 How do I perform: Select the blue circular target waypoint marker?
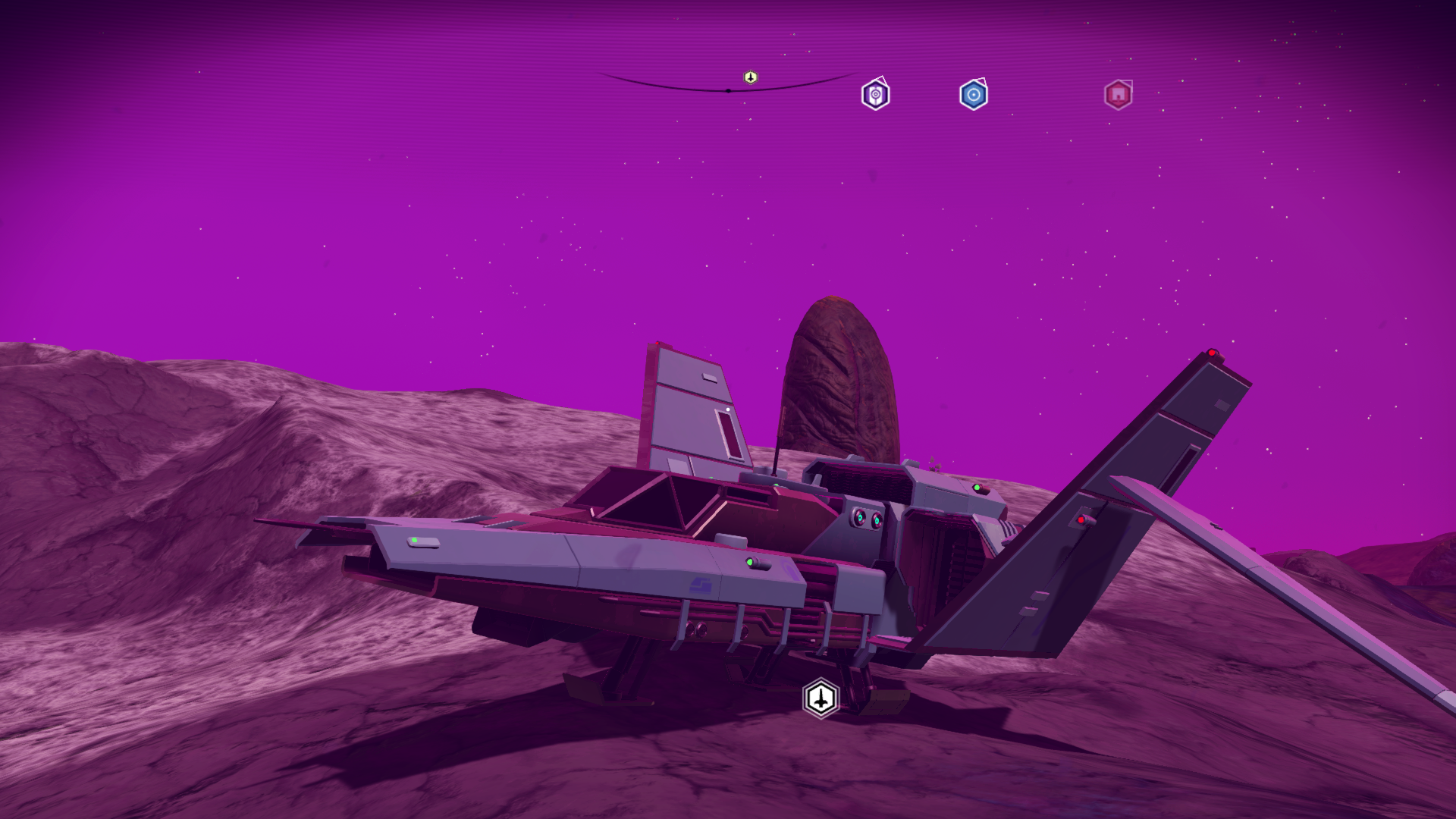pos(974,96)
